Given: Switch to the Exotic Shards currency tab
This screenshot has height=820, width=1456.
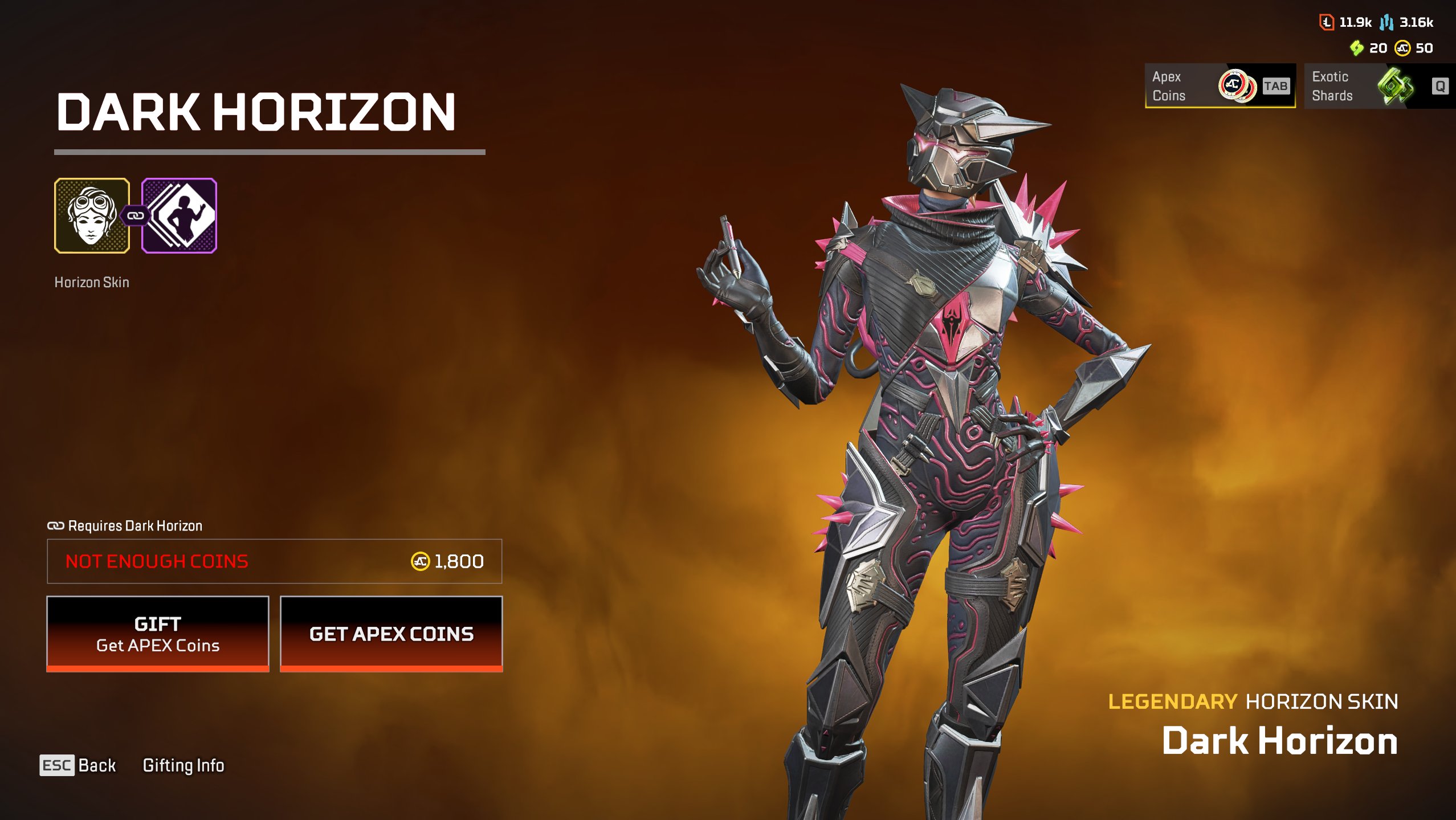Looking at the screenshot, I should coord(1378,86).
